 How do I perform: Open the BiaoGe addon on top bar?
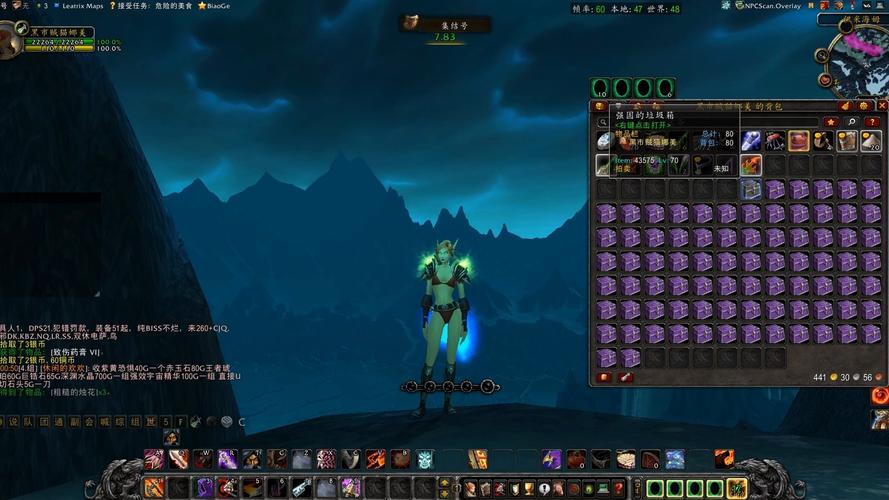(214, 6)
